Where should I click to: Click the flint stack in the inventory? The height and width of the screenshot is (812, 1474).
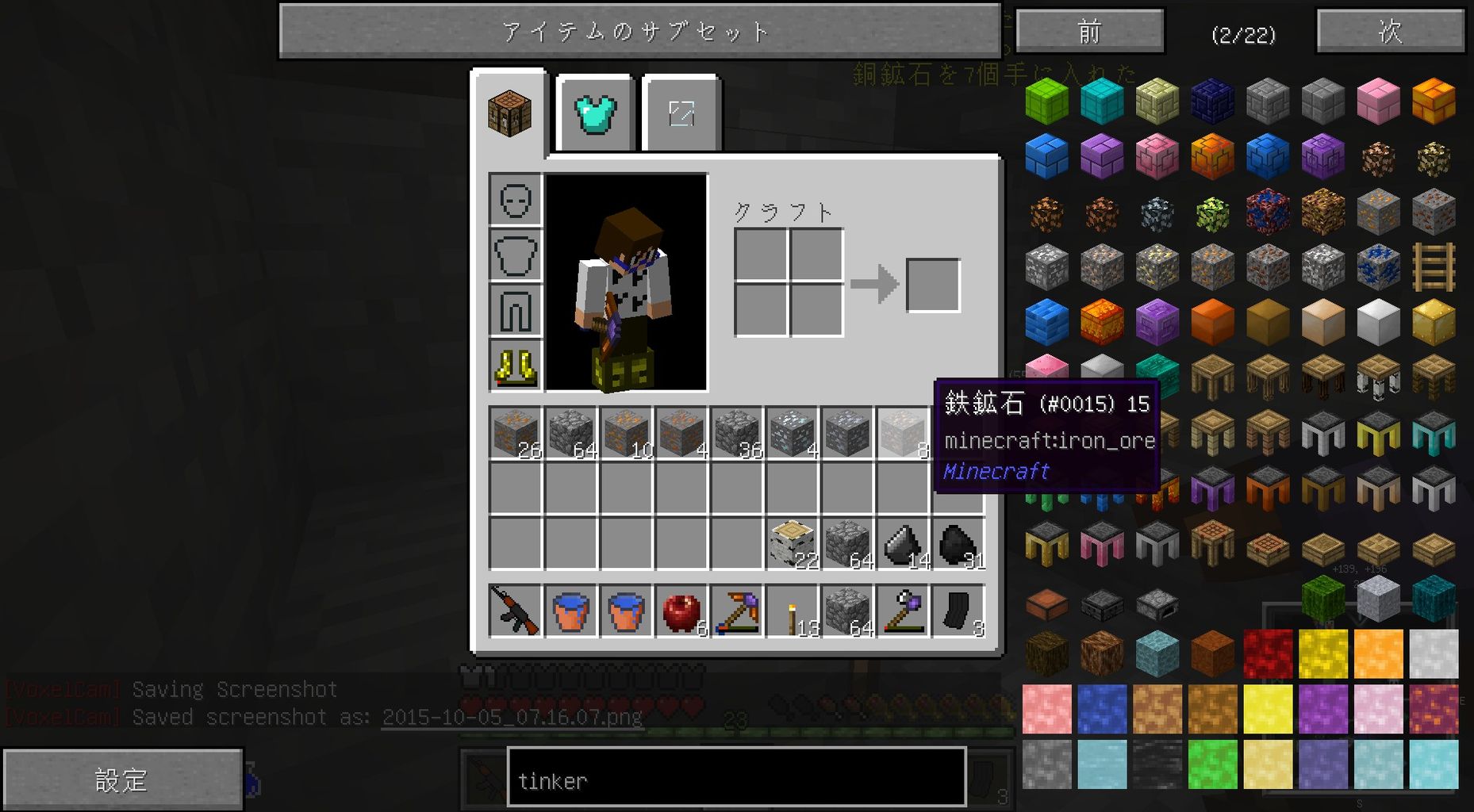point(900,543)
